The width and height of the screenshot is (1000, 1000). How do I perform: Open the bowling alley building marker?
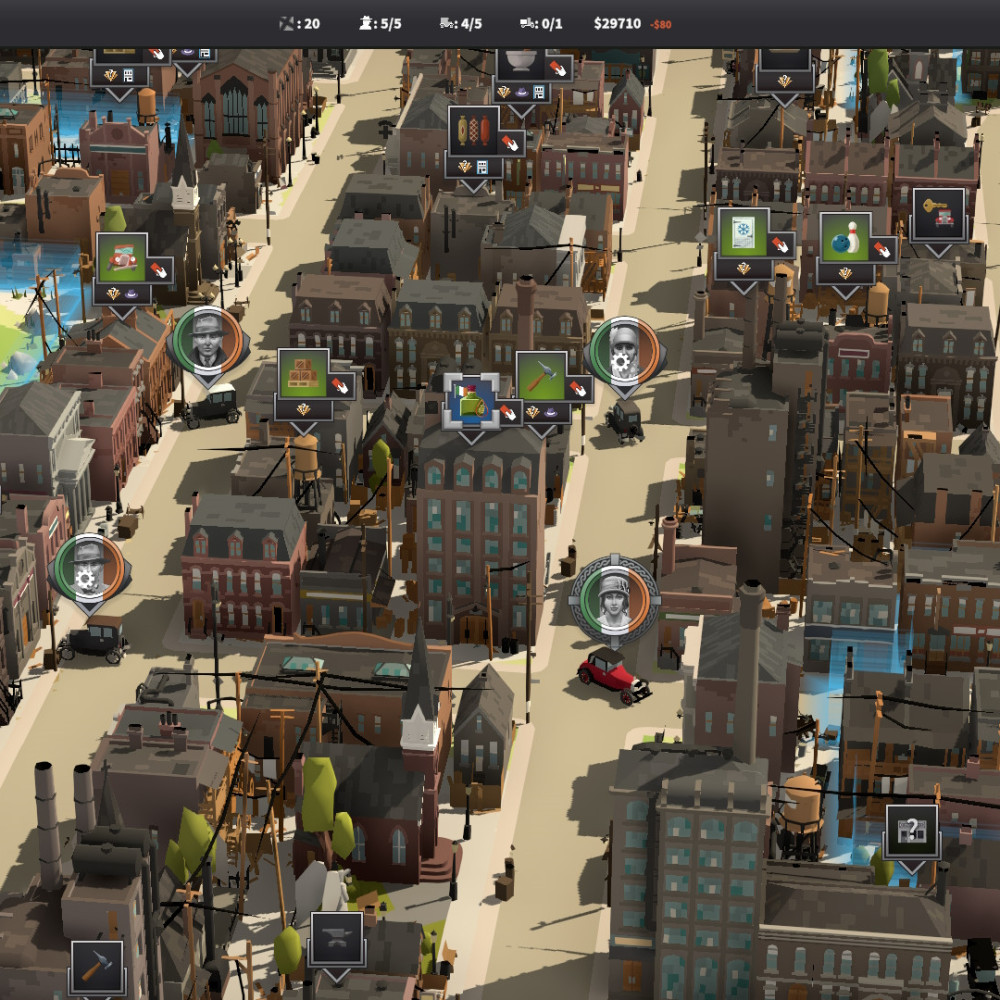[844, 237]
